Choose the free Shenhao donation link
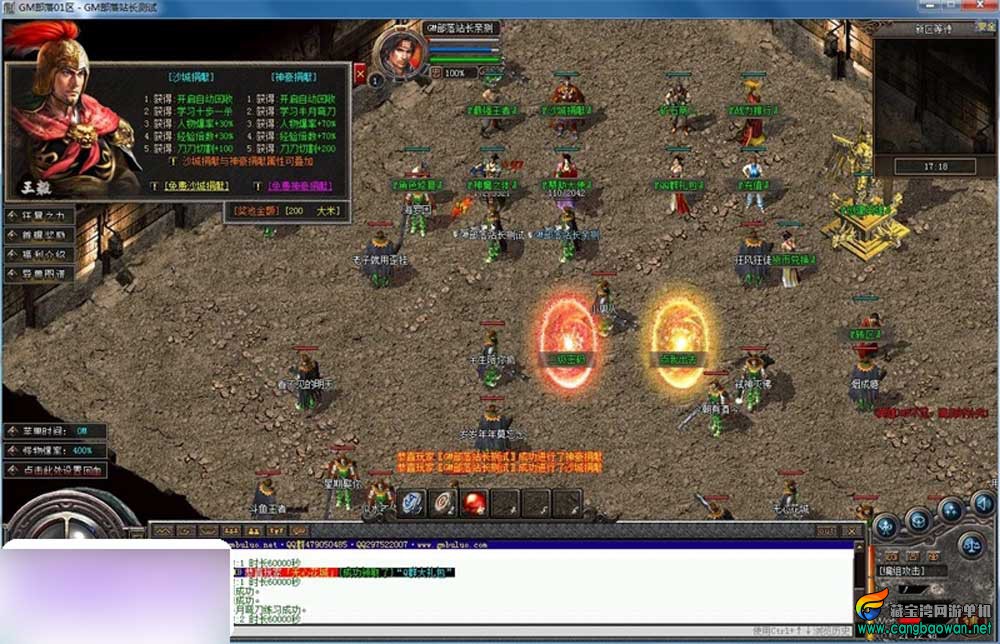 pos(301,186)
